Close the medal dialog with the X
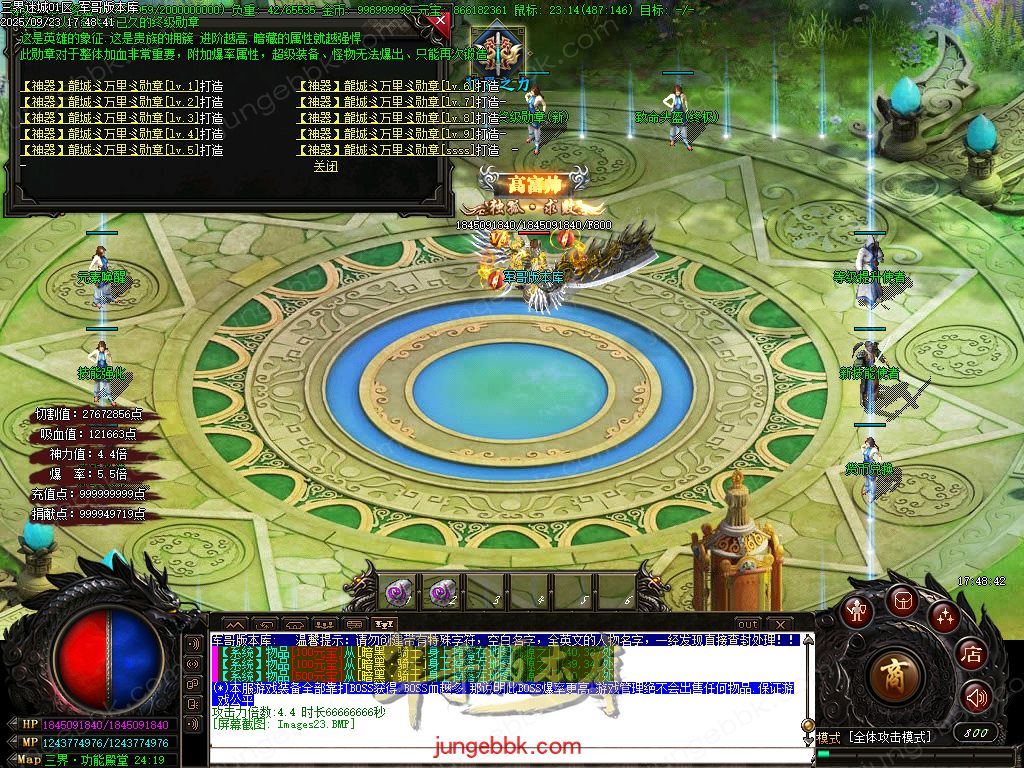 (x=438, y=23)
